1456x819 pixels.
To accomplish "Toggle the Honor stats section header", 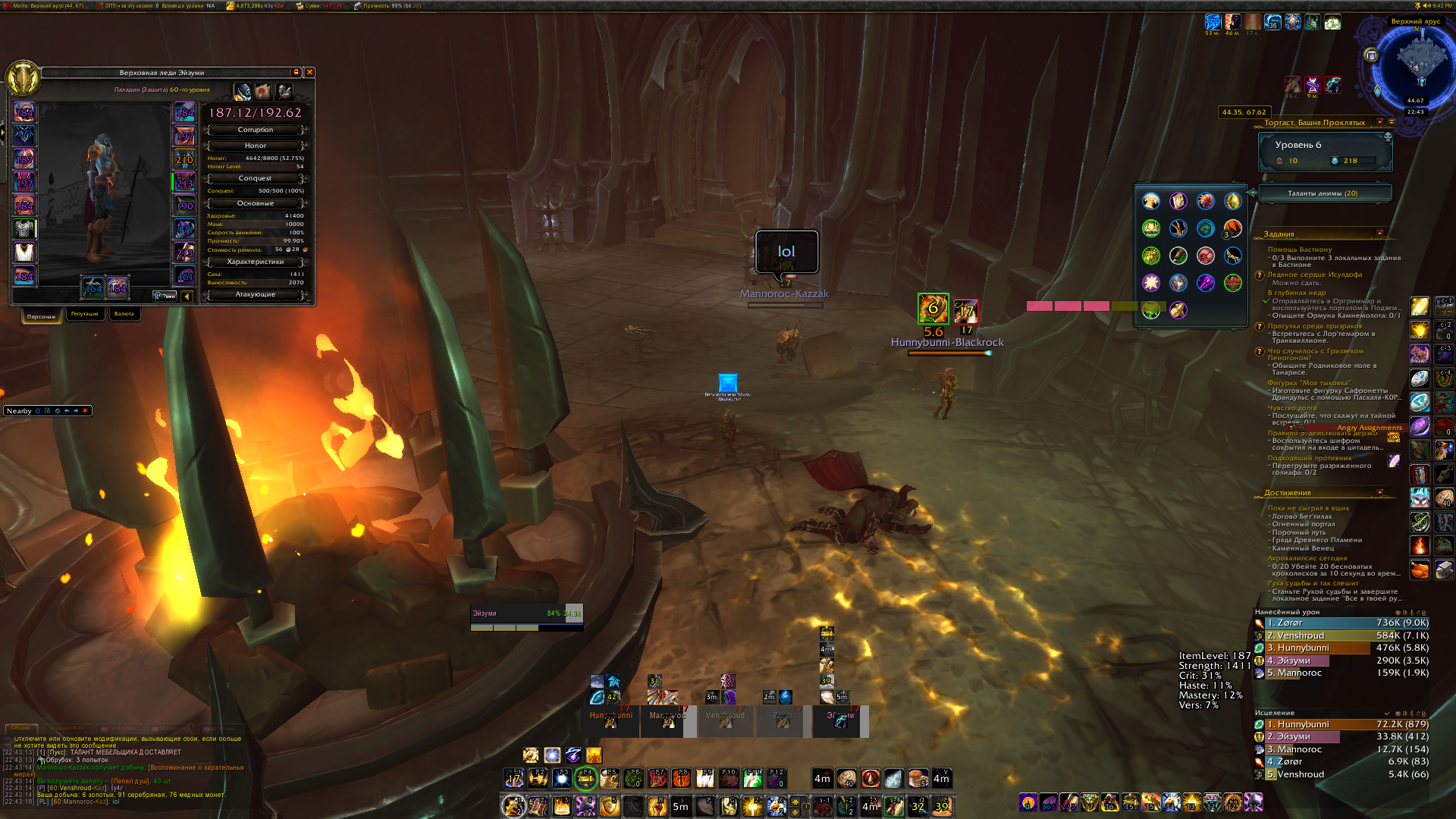I will point(256,146).
